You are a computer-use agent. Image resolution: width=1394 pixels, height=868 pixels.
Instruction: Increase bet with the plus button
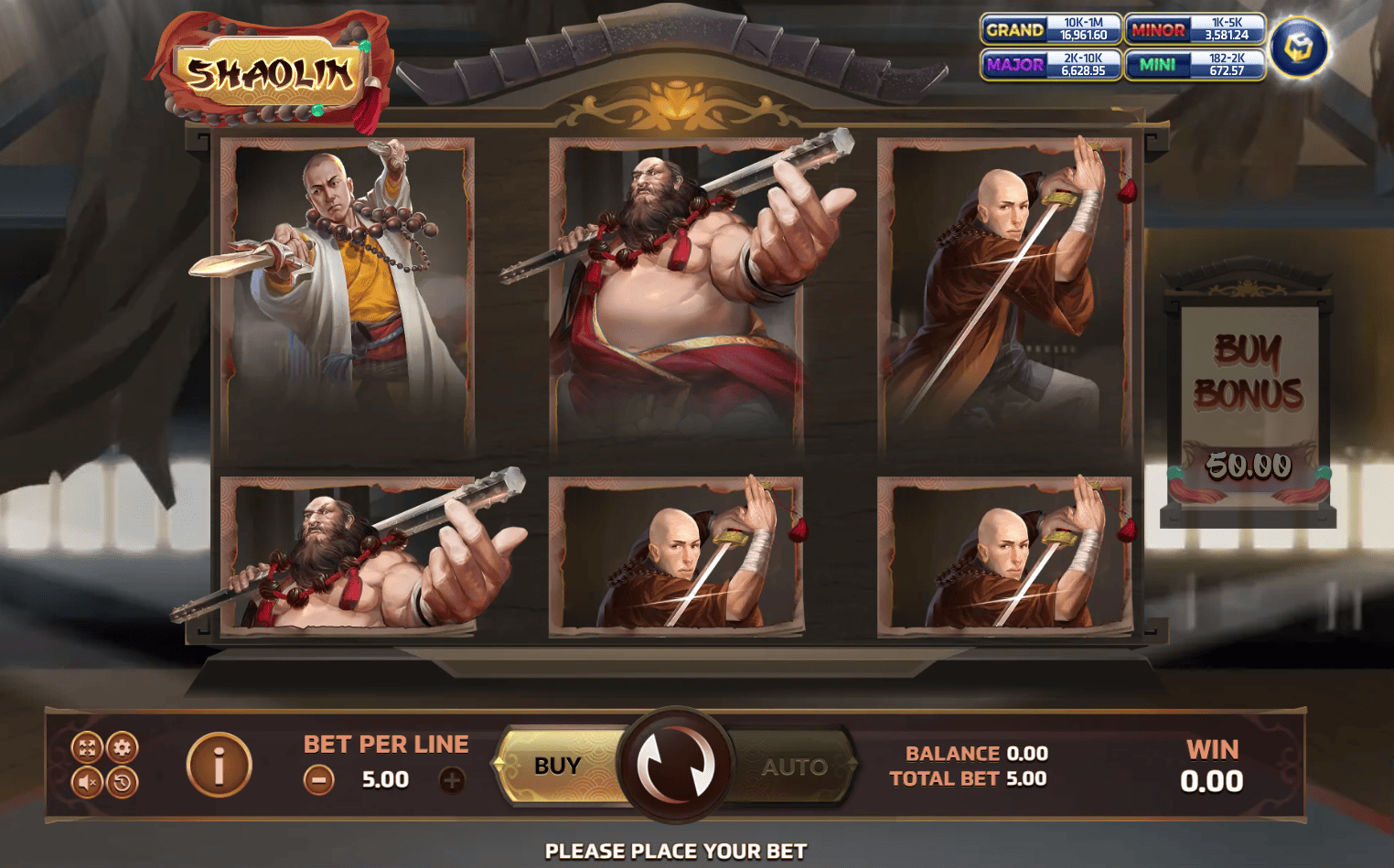(450, 780)
